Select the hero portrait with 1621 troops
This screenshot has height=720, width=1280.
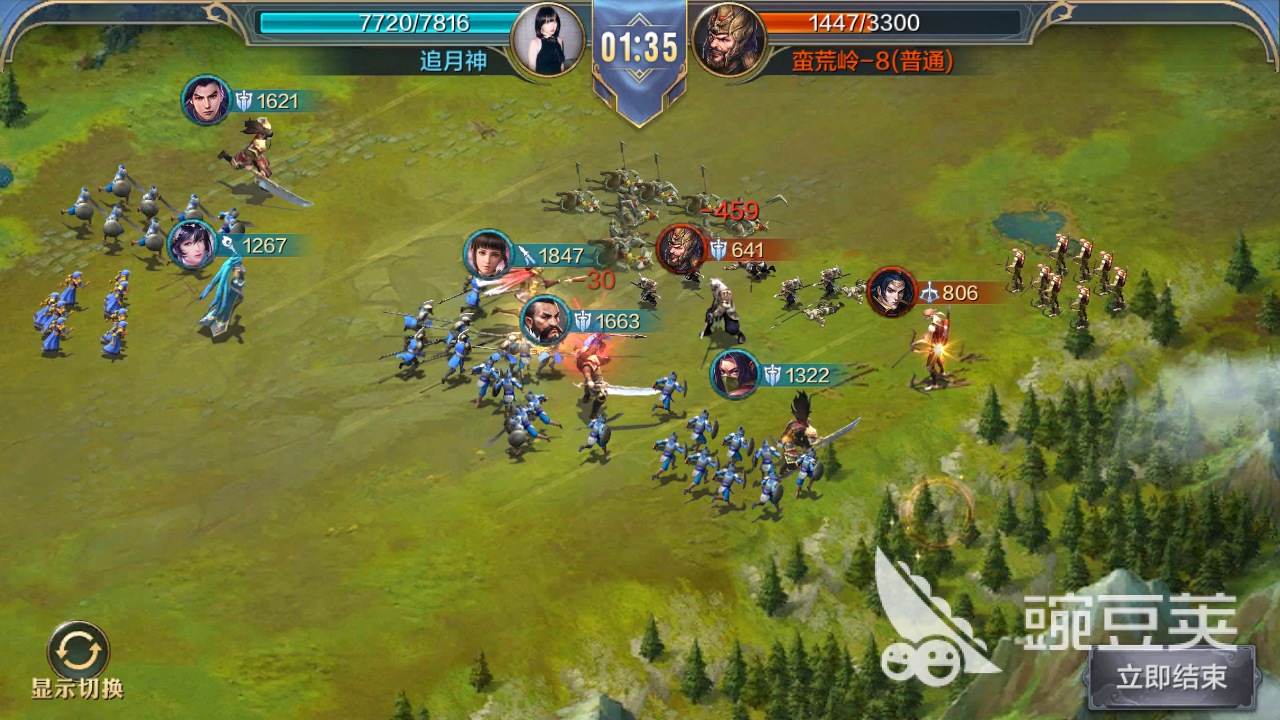[x=207, y=101]
